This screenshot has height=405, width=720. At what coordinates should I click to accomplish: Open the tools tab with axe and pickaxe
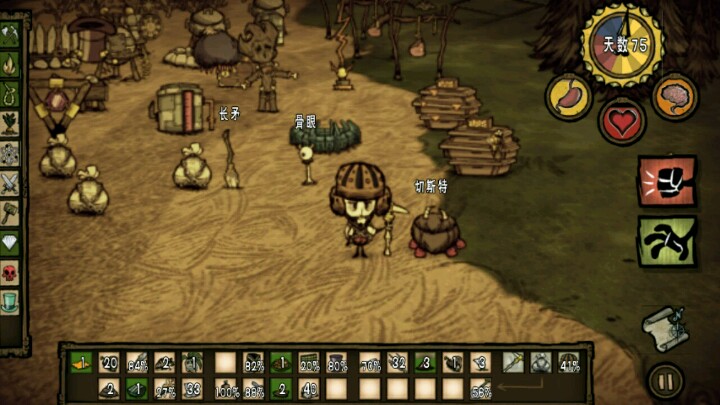[x=10, y=37]
